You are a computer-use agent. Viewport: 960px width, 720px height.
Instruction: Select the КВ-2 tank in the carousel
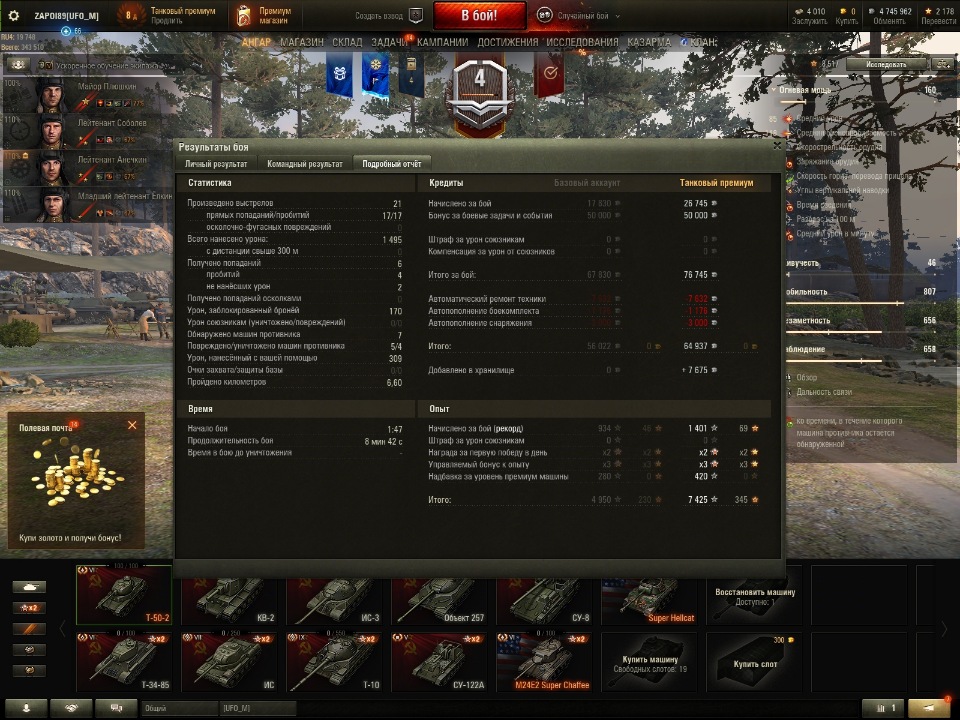229,599
